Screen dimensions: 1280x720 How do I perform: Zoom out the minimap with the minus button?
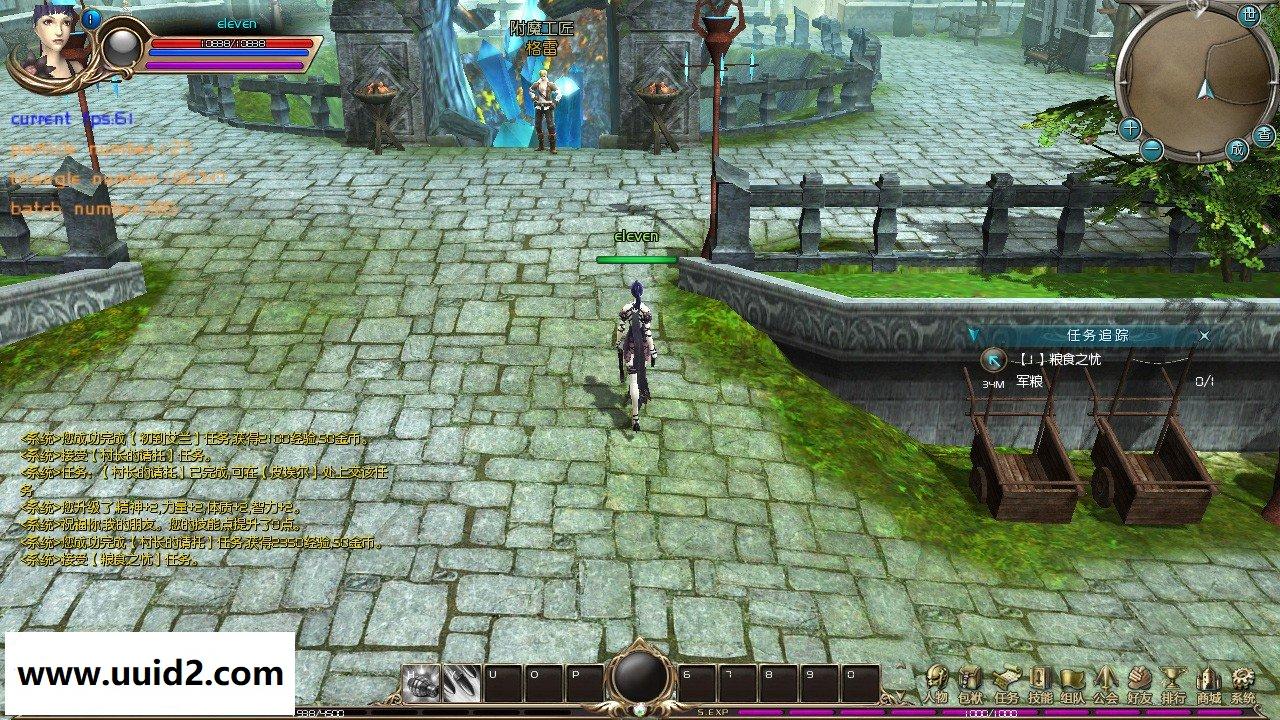pos(1153,147)
